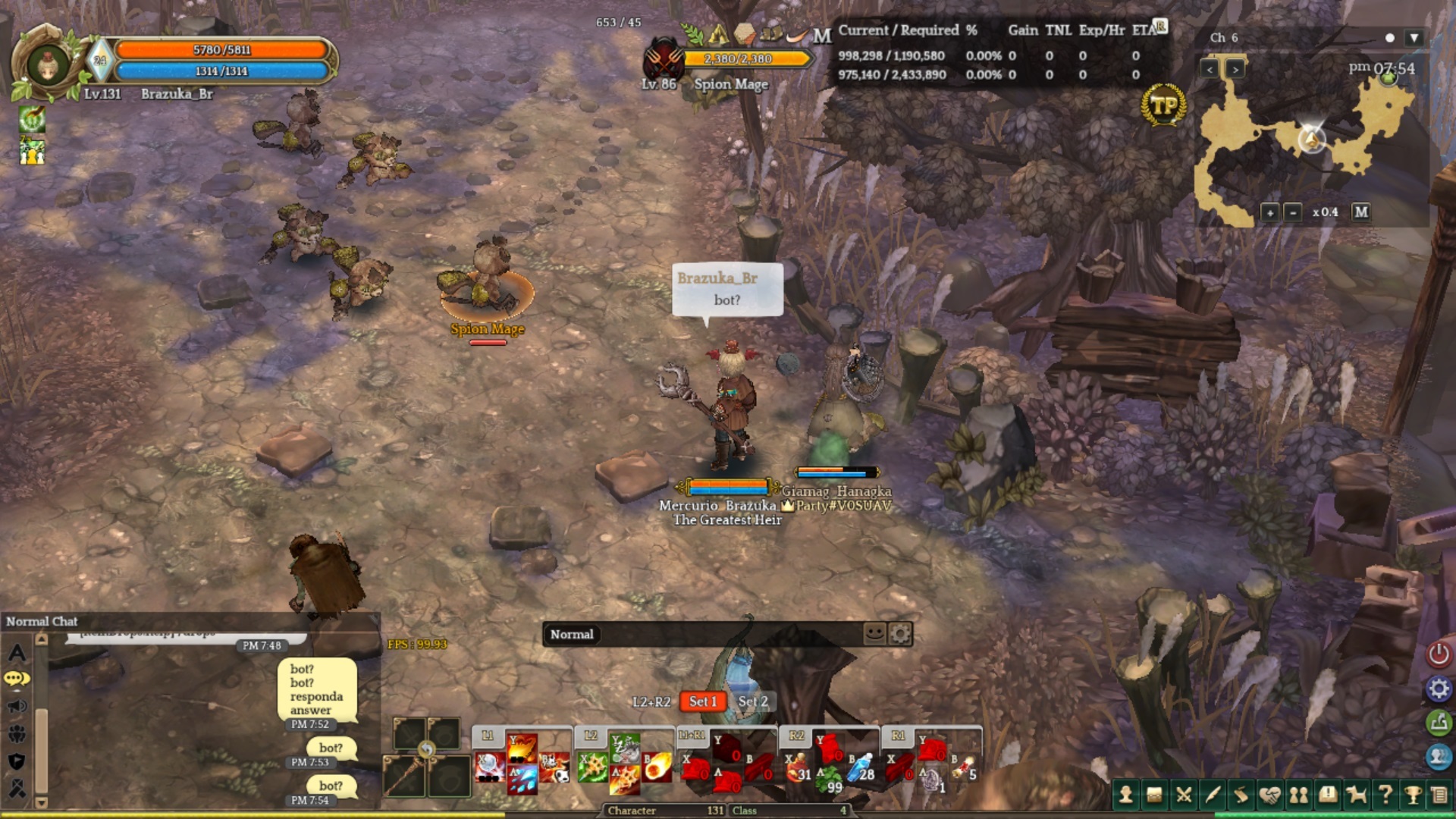Image resolution: width=1456 pixels, height=819 pixels.
Task: Open chat settings gear beside input
Action: [x=900, y=632]
